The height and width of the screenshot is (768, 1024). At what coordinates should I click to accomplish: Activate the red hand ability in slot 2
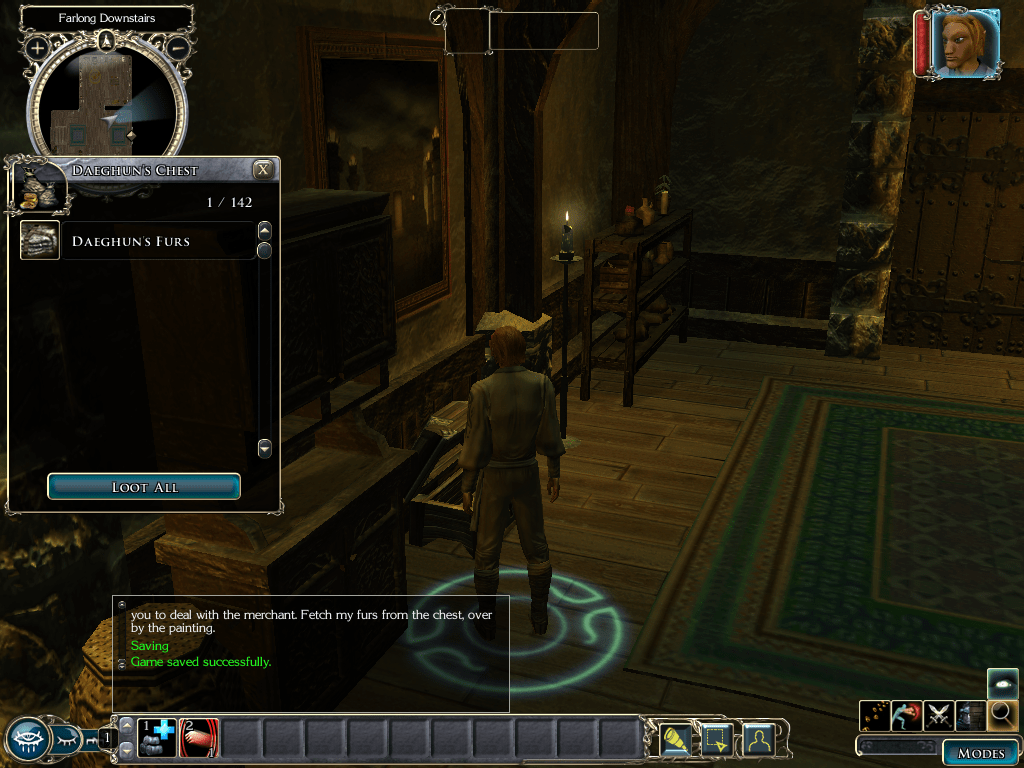coord(198,738)
